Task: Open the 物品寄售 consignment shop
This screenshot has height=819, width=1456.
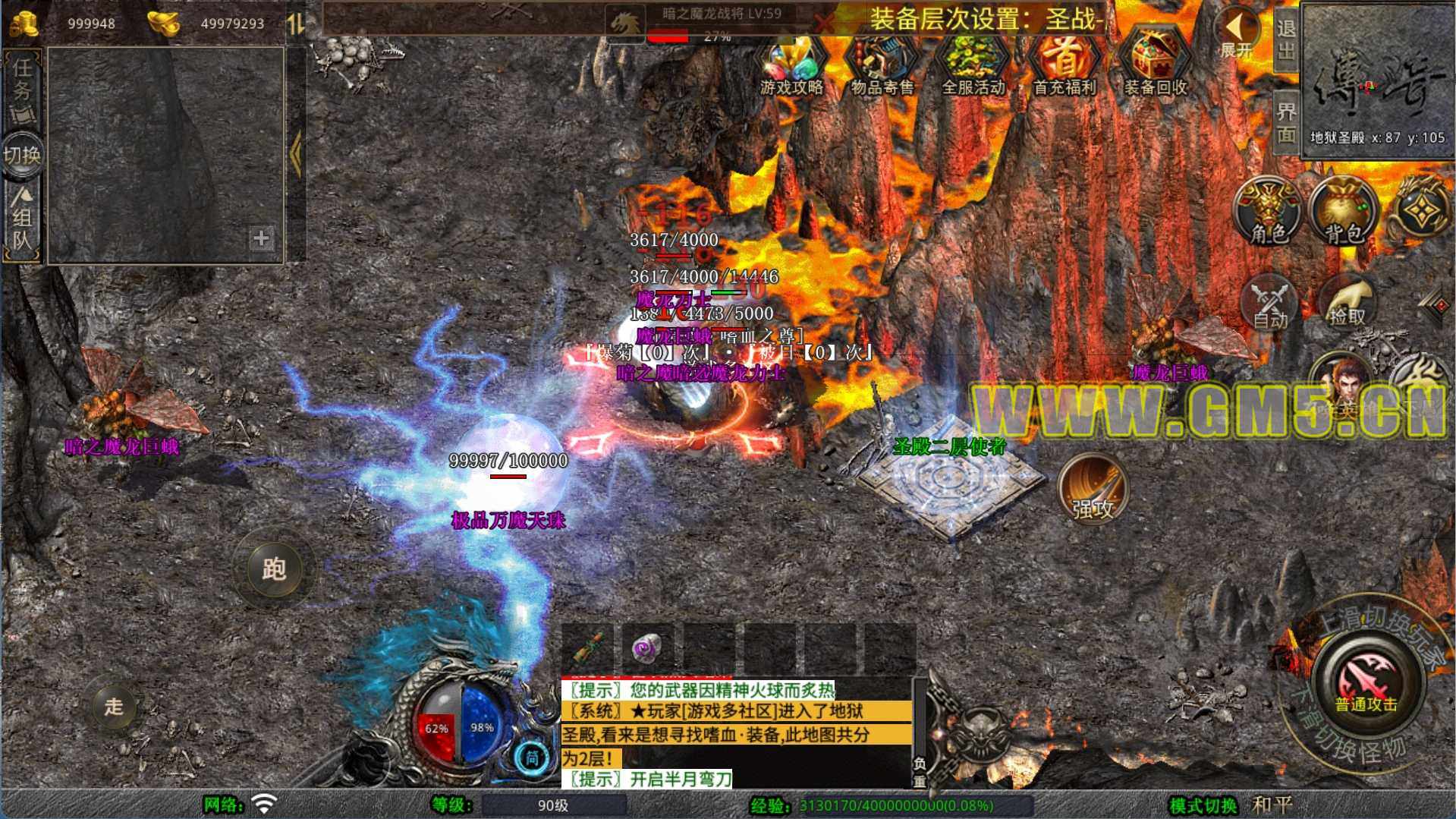Action: [x=882, y=64]
